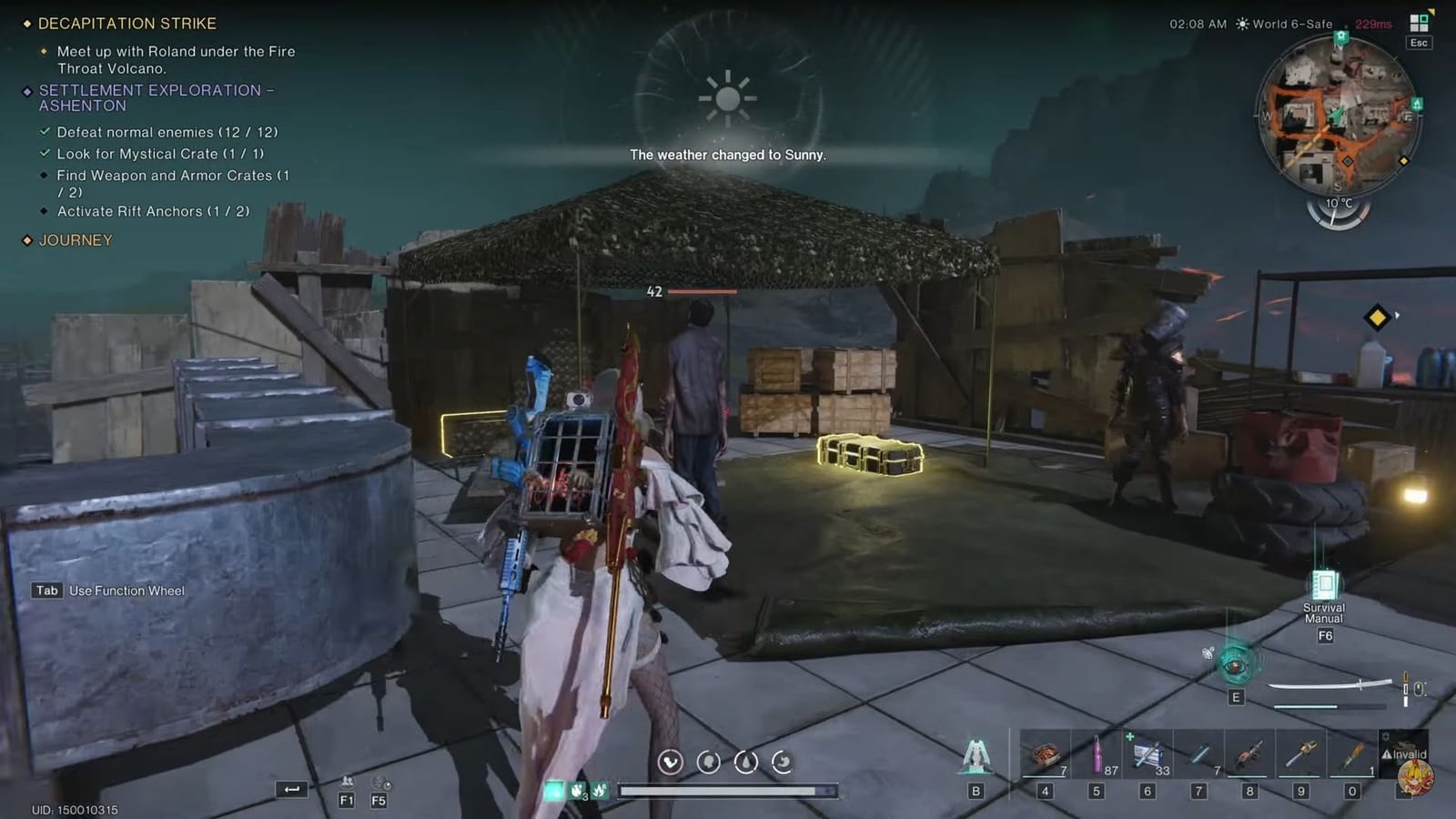1456x819 pixels.
Task: Click the hydration droplet status icon
Action: 744,763
